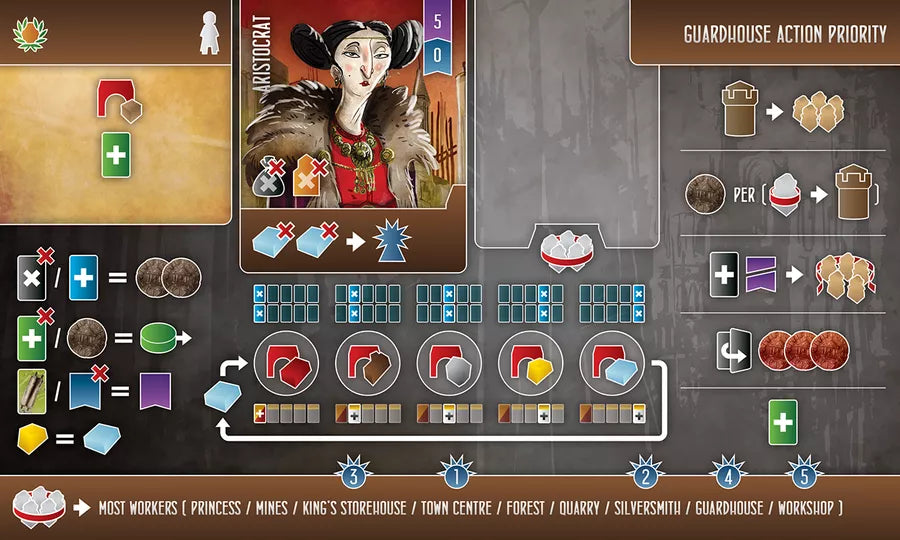
Task: Choose the gray stone resource circle
Action: [x=449, y=362]
